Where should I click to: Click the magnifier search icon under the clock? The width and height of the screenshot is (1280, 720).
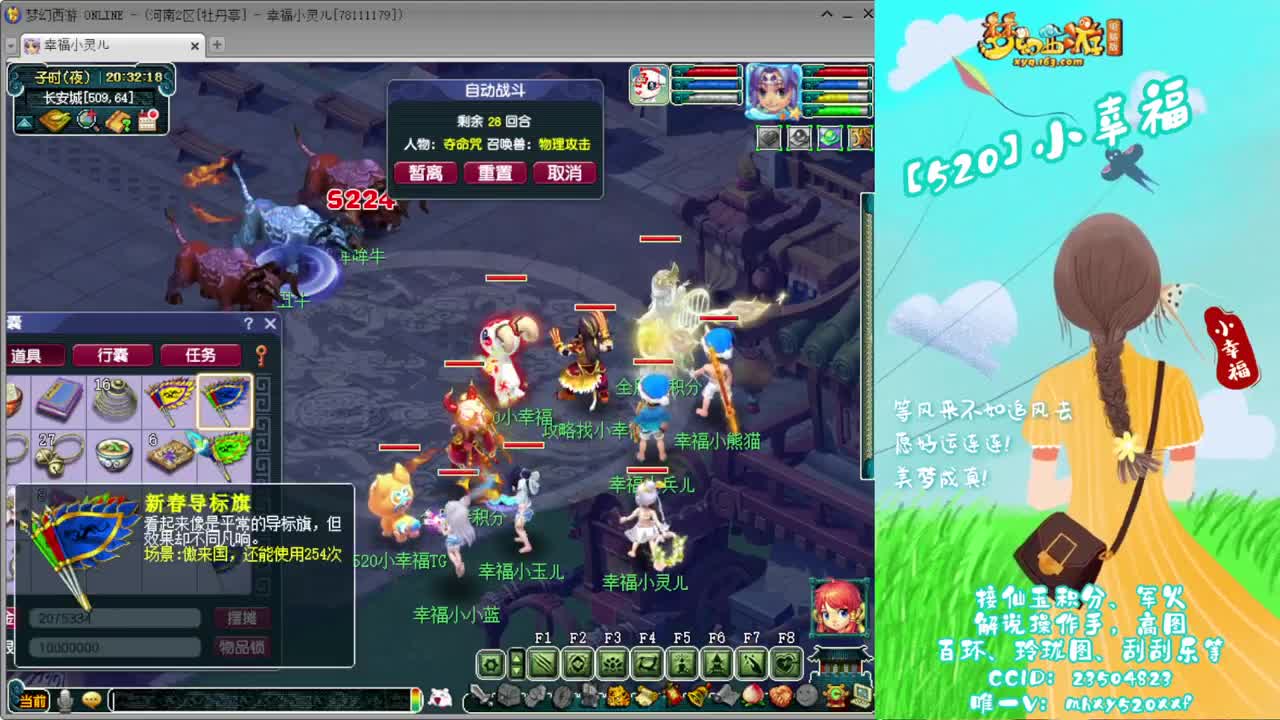point(86,120)
